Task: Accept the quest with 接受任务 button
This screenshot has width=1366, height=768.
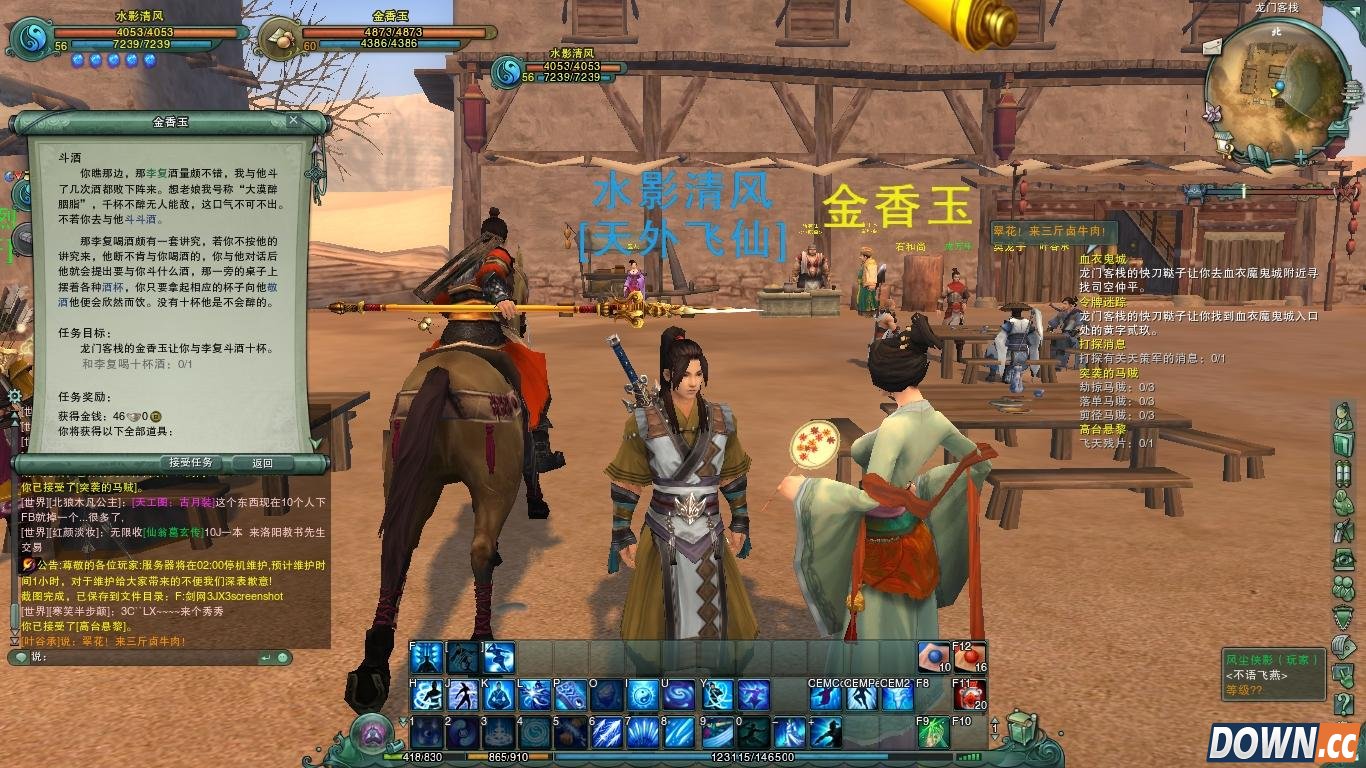Action: pos(190,463)
